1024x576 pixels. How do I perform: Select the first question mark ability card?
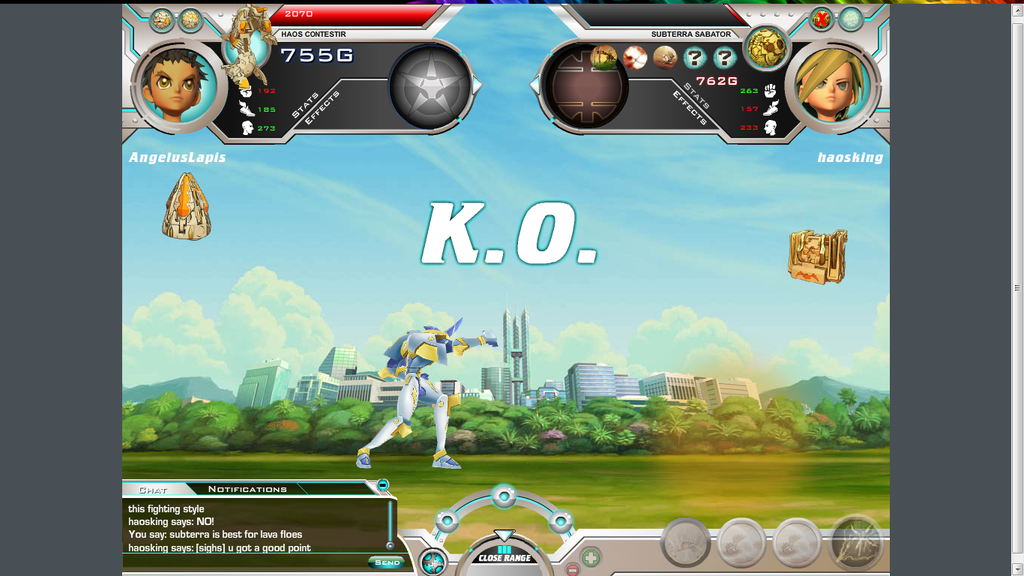695,58
